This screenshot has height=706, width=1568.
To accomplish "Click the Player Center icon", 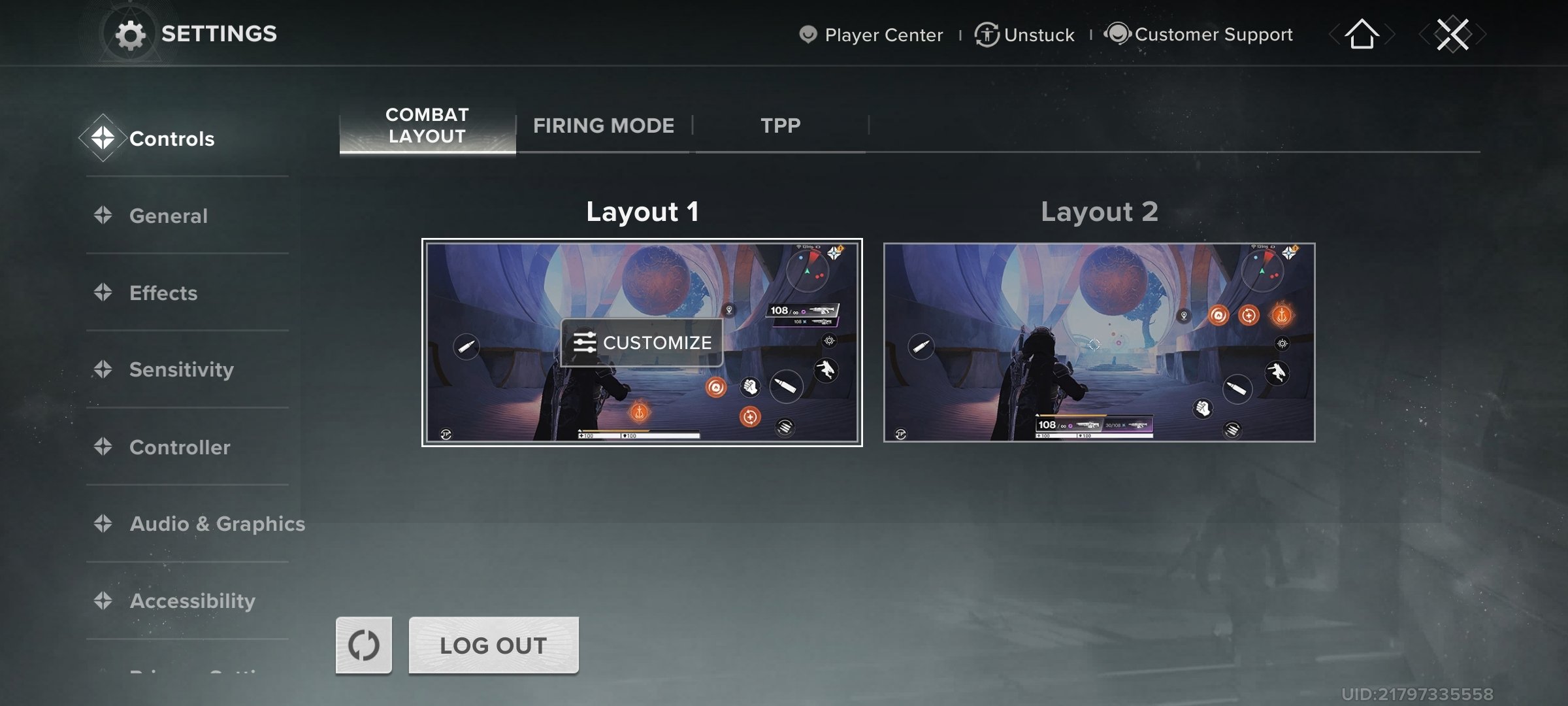I will (808, 34).
